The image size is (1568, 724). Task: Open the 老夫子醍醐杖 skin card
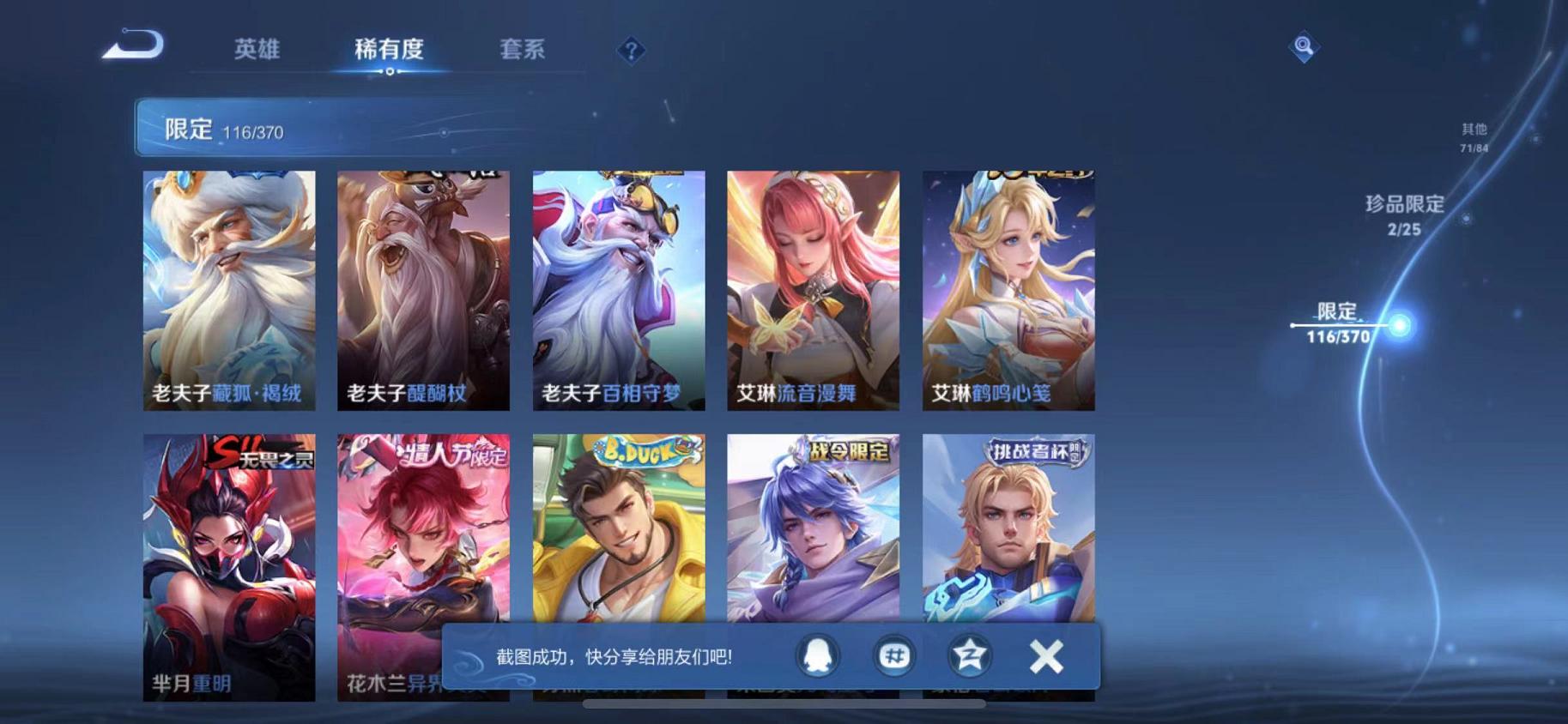coord(423,292)
